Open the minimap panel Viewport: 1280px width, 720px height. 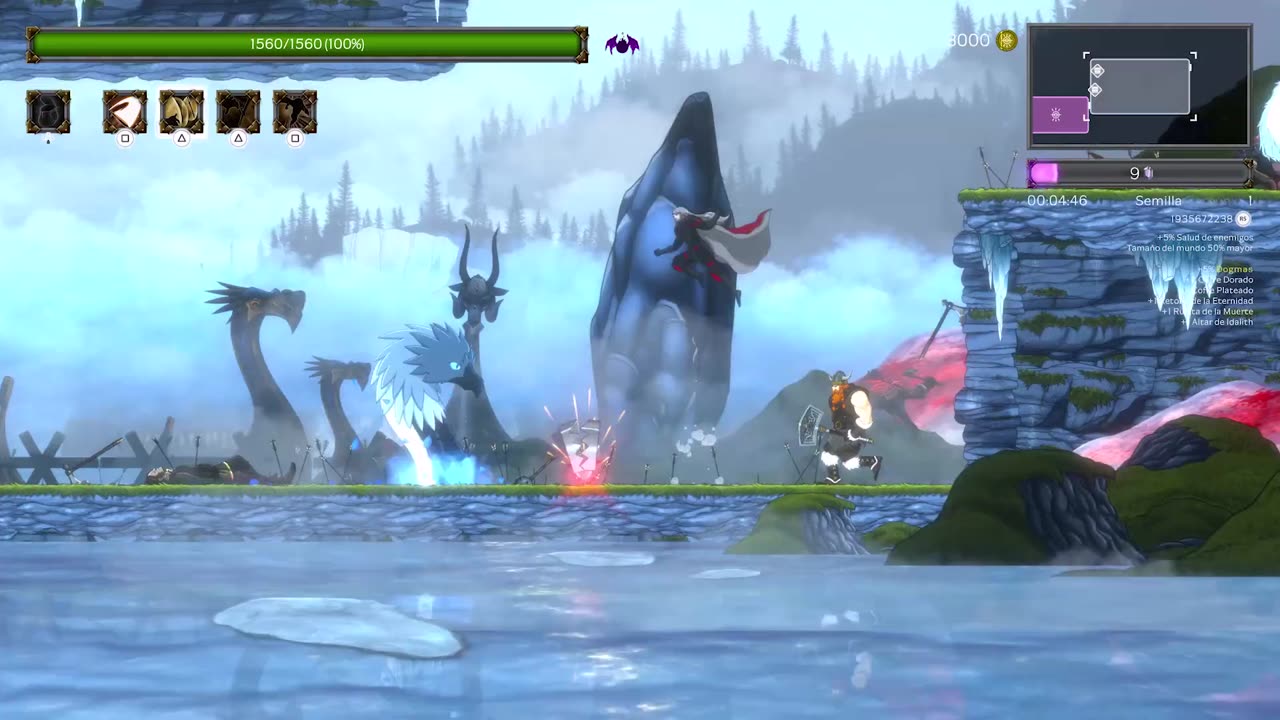1139,87
